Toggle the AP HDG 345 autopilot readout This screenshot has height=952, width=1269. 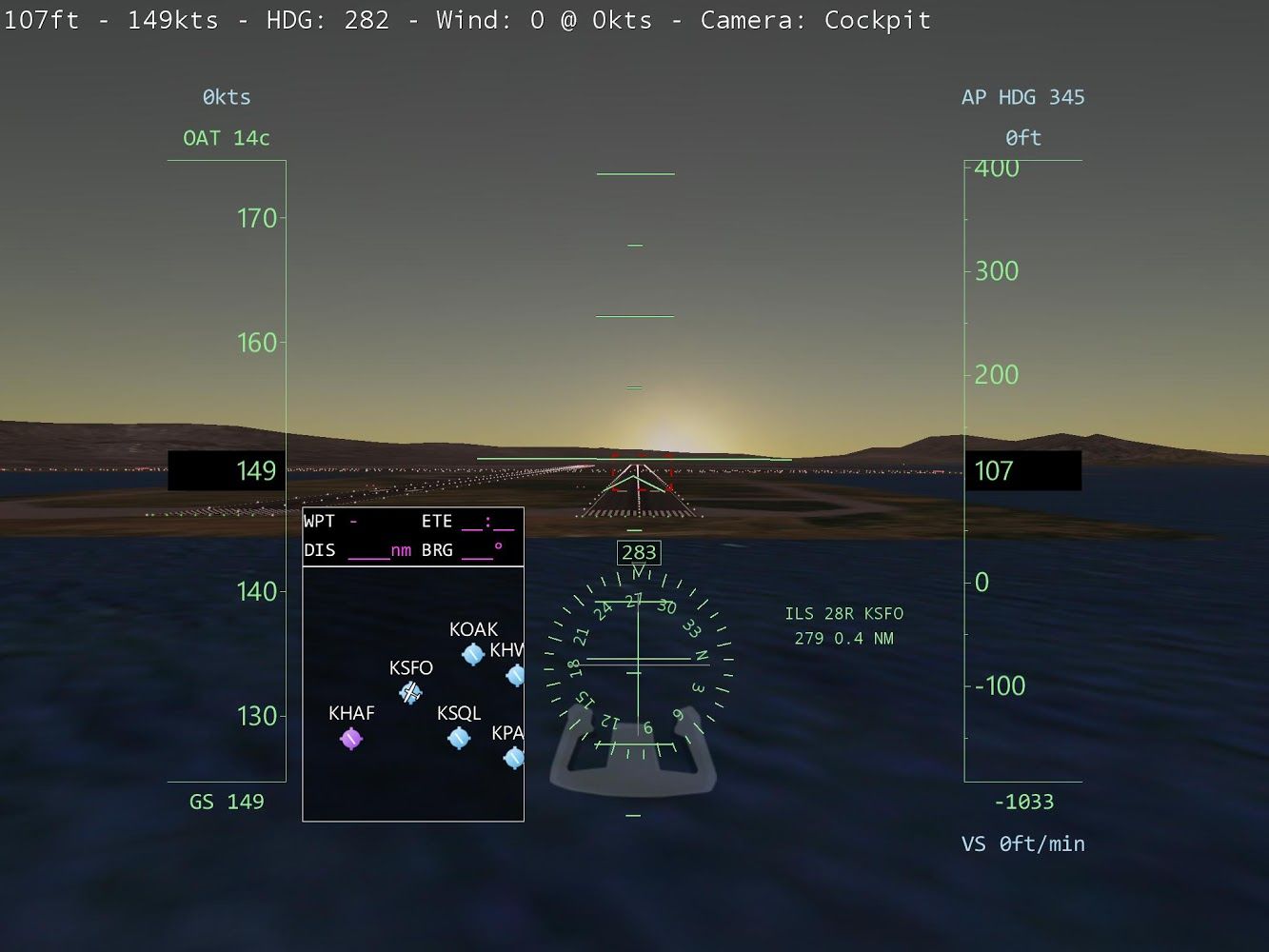[x=1023, y=96]
